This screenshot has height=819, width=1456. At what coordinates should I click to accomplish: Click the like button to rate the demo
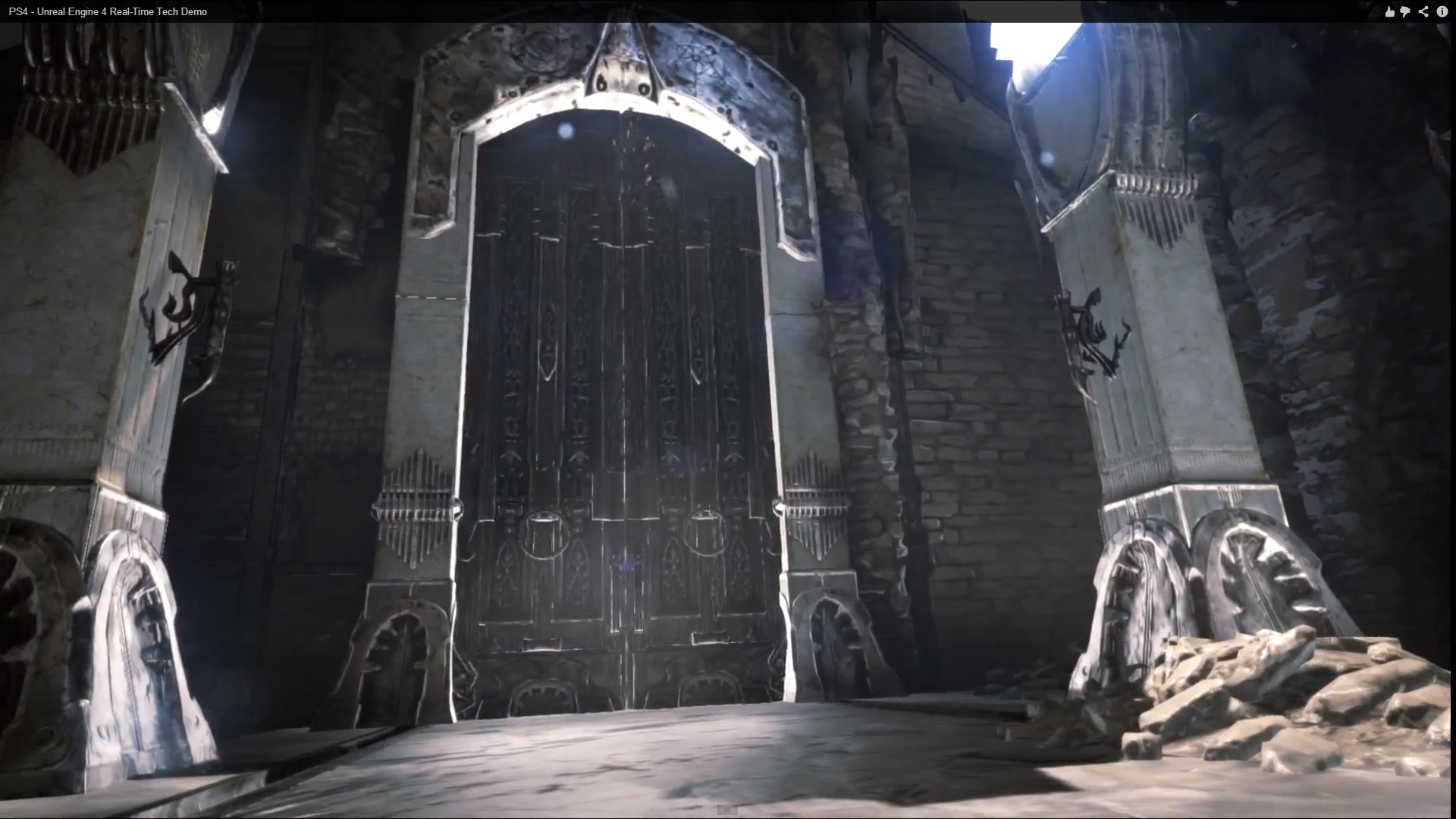(1390, 11)
